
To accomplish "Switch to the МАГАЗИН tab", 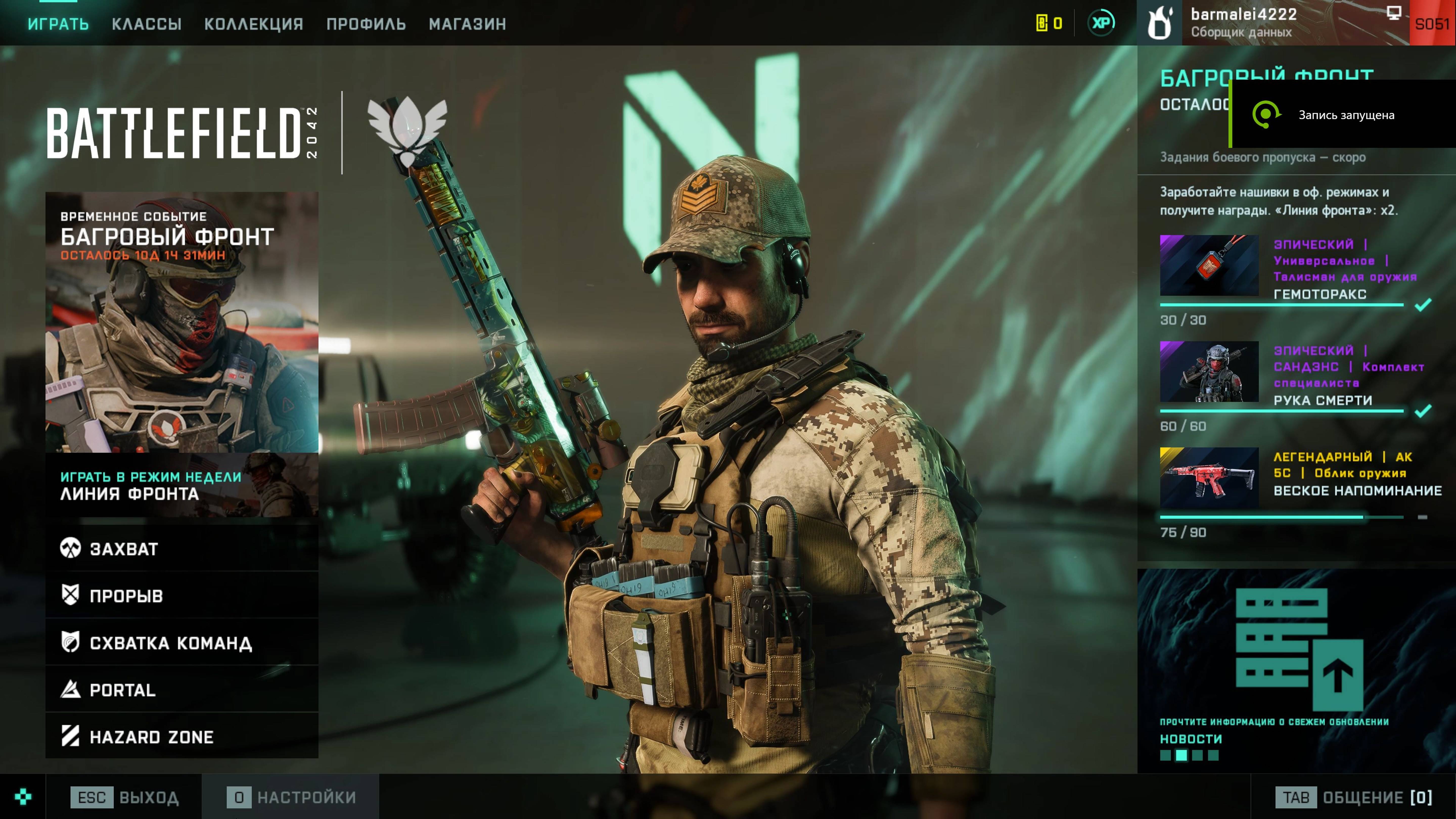I will tap(467, 24).
